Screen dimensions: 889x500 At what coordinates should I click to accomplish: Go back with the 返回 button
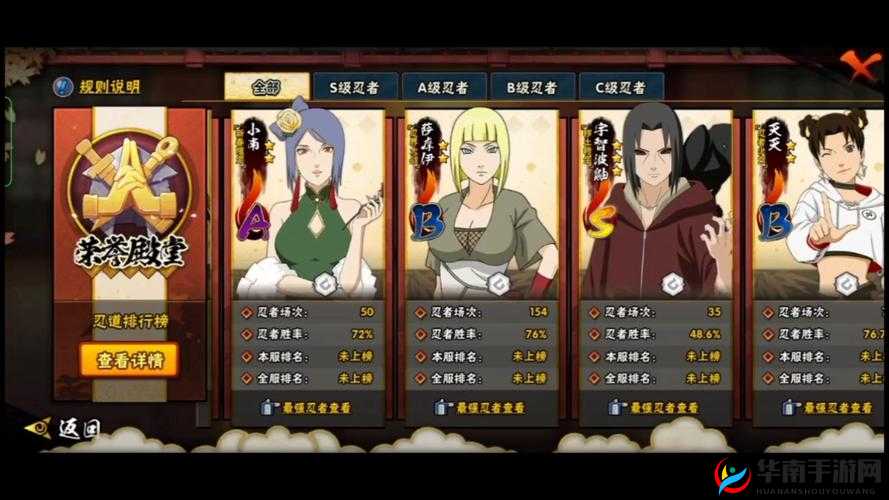pyautogui.click(x=67, y=430)
